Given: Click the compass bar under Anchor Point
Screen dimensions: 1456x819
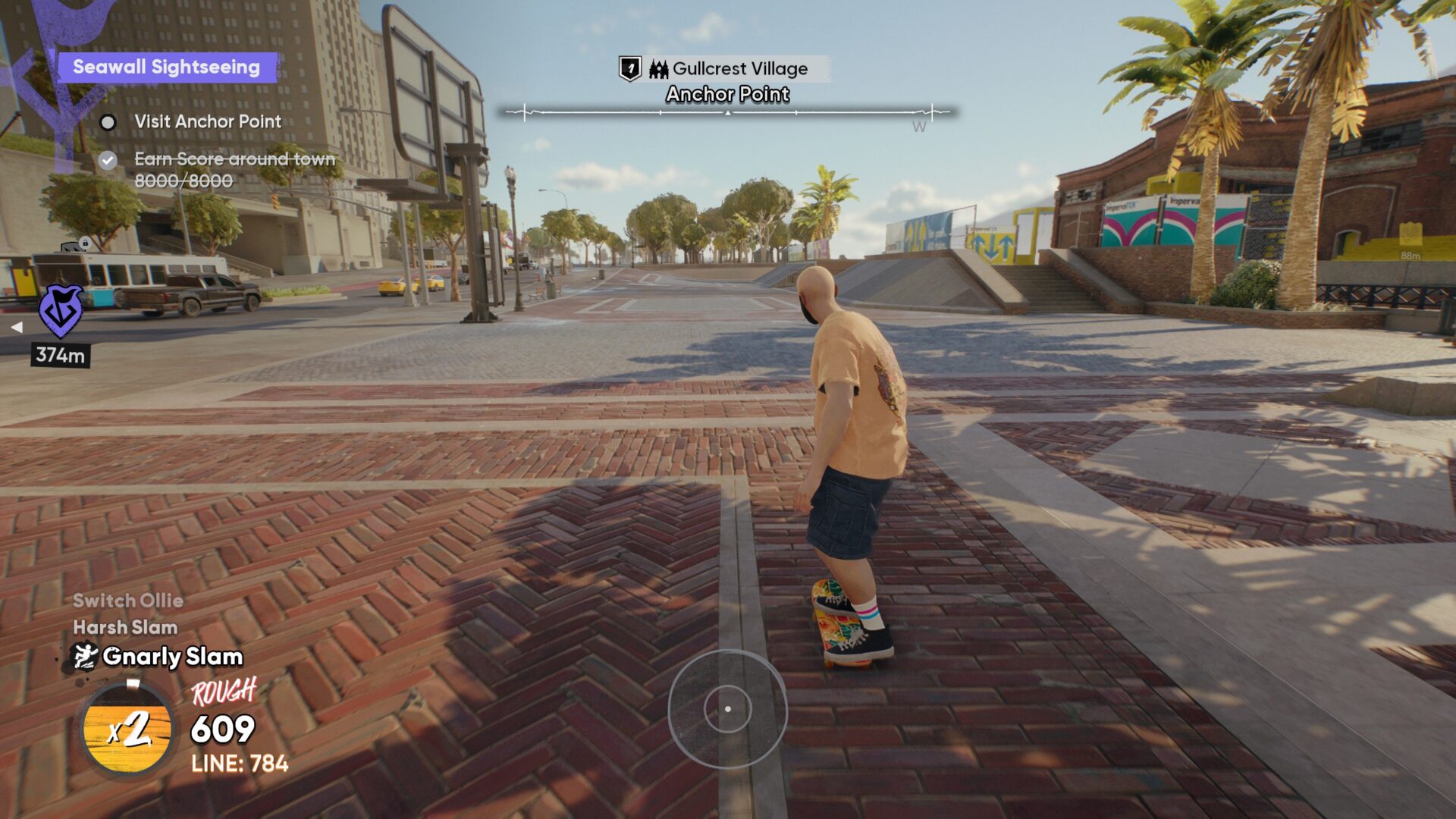Looking at the screenshot, I should click(x=727, y=113).
